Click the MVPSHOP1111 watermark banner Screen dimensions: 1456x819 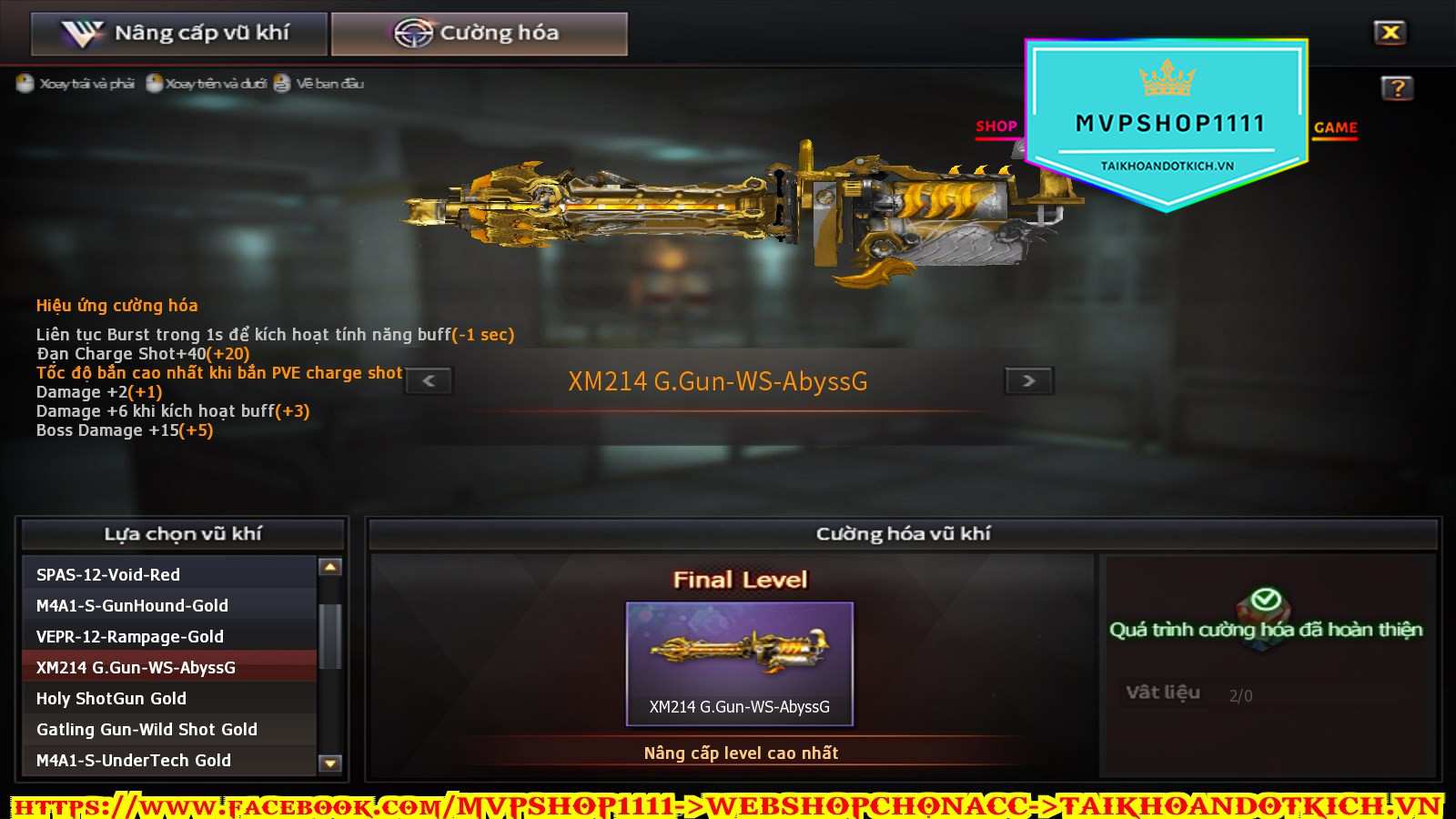click(1168, 125)
